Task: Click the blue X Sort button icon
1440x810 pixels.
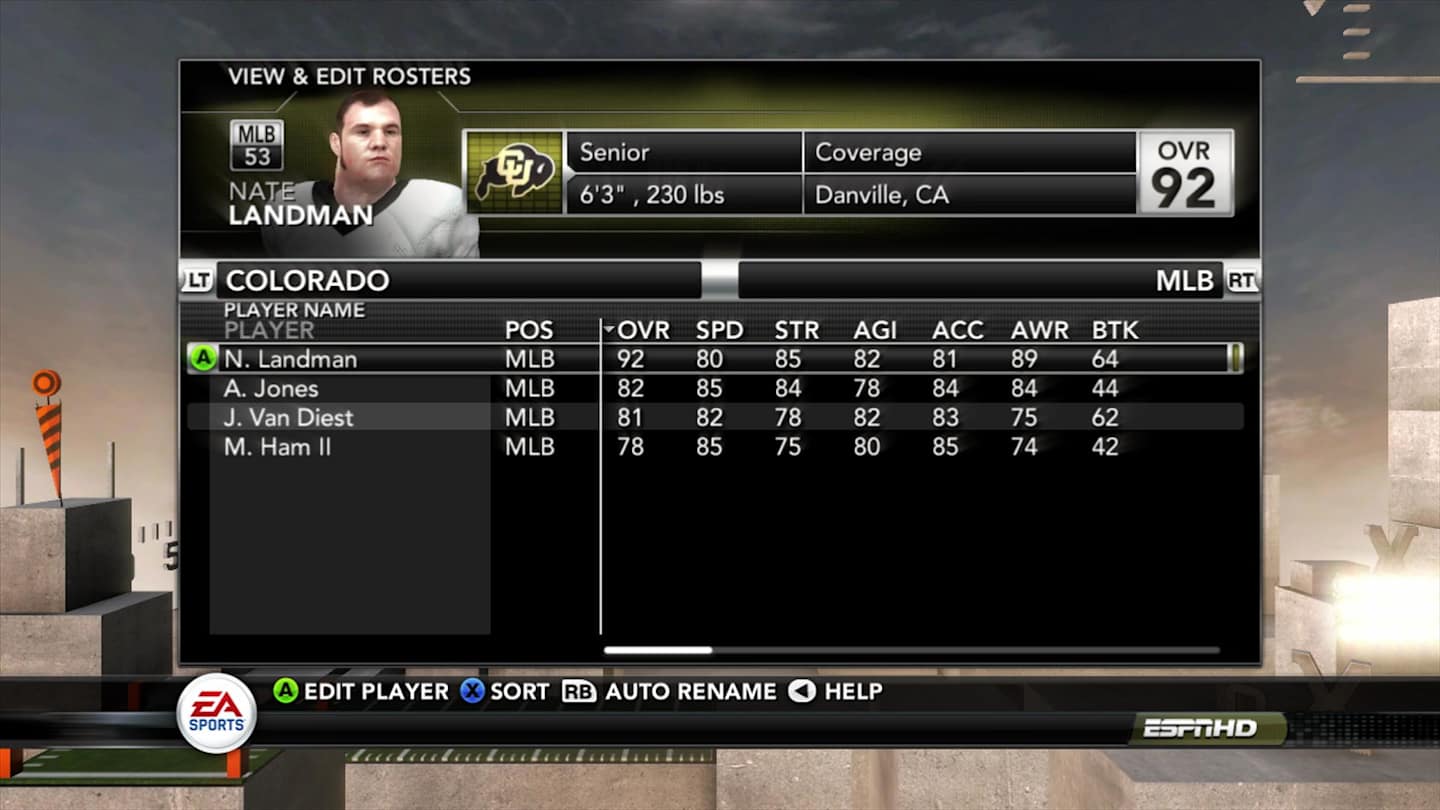Action: coord(470,691)
